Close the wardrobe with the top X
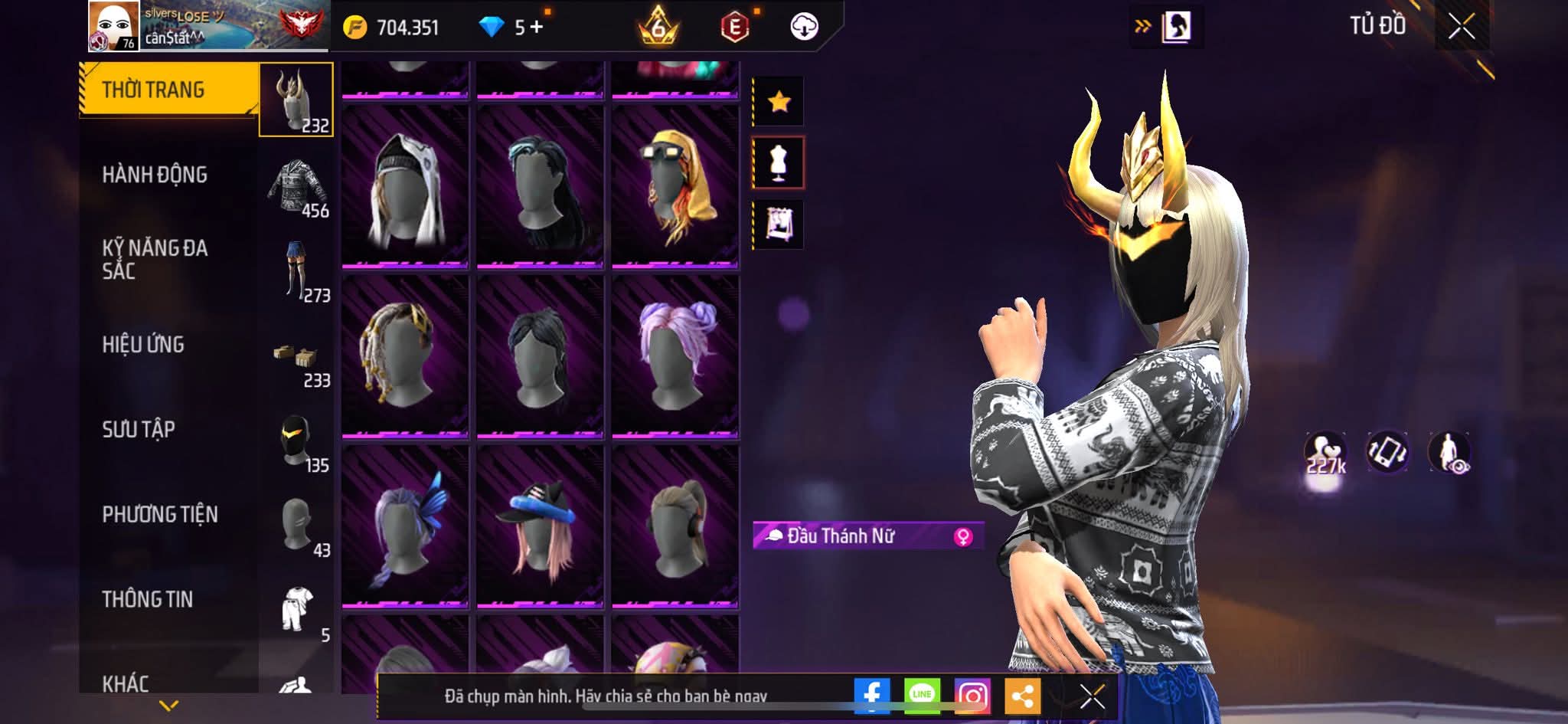1568x724 pixels. coord(1461,27)
